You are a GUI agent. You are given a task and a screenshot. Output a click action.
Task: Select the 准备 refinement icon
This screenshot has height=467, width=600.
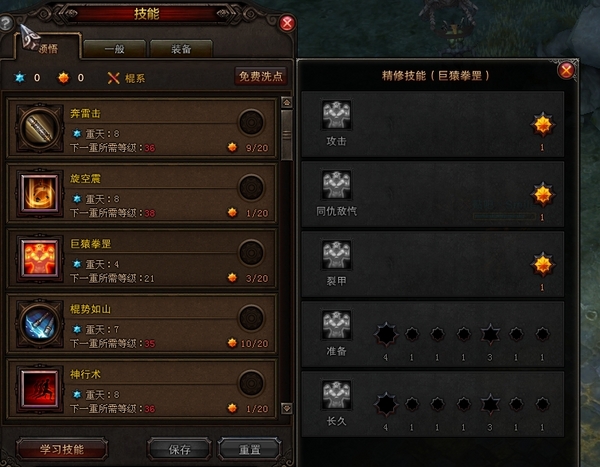(x=336, y=325)
